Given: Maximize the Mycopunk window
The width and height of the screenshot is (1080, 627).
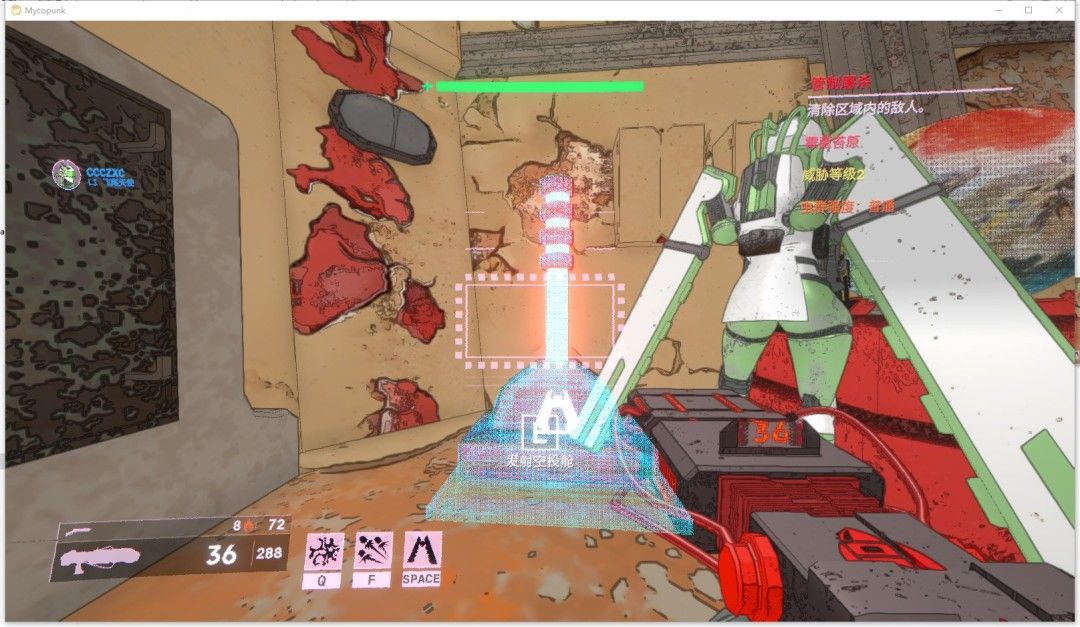Looking at the screenshot, I should [x=1028, y=10].
